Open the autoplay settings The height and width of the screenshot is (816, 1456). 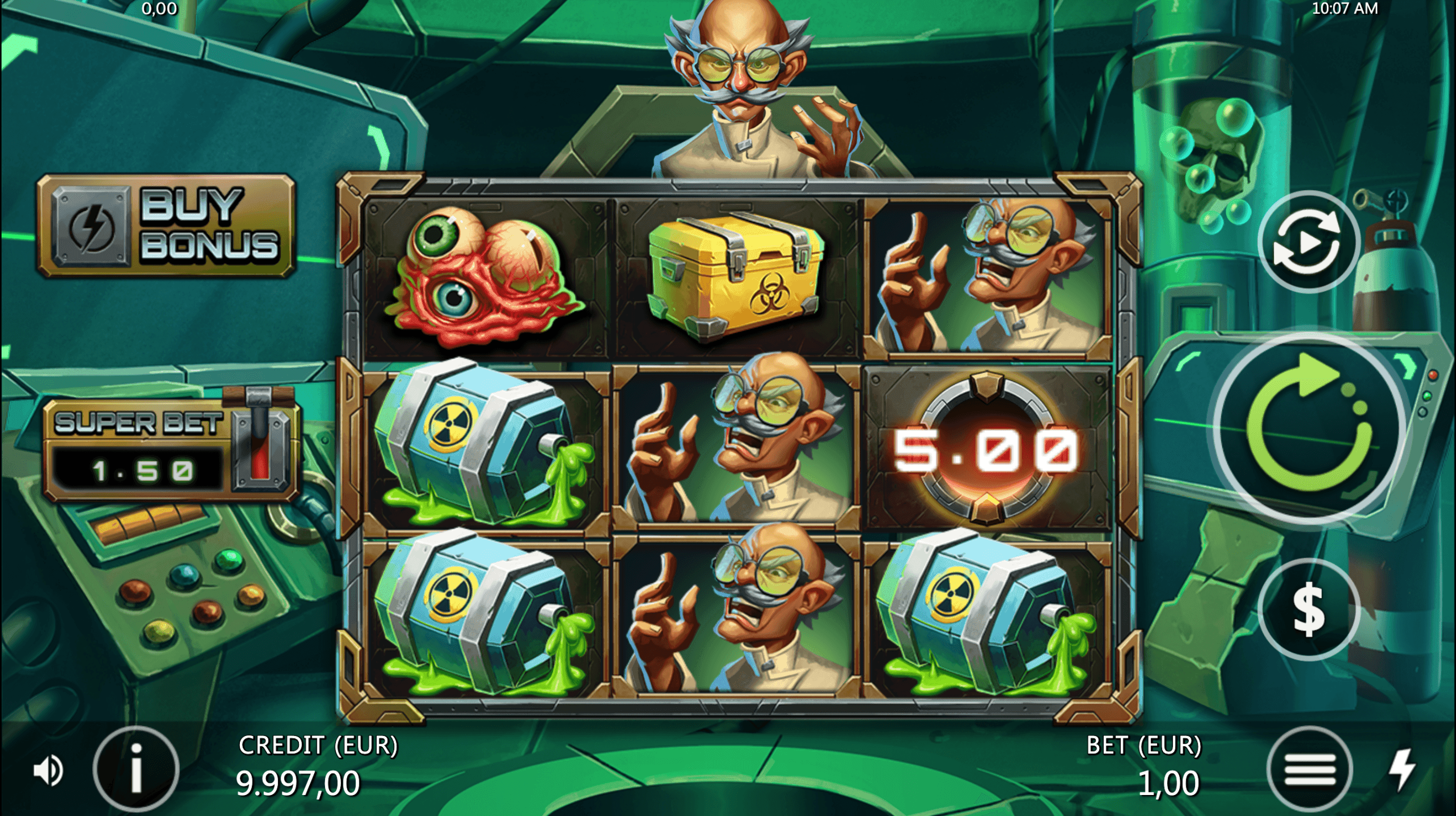point(1308,242)
